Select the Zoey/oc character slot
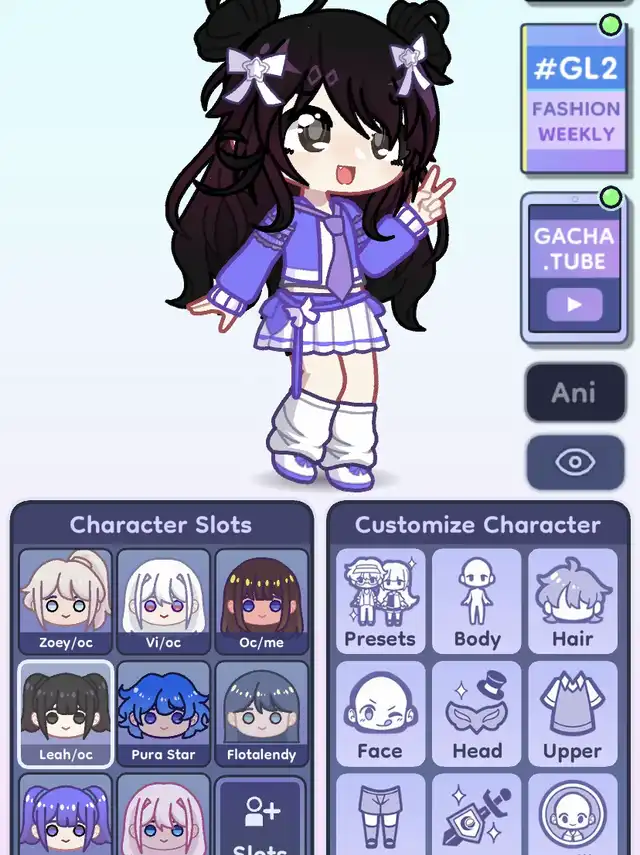 pyautogui.click(x=65, y=602)
